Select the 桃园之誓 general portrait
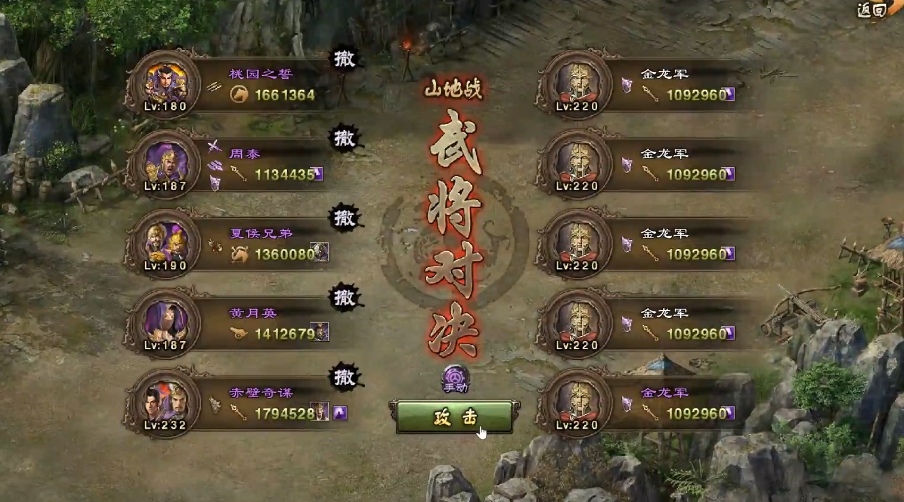The width and height of the screenshot is (904, 502). coord(163,82)
